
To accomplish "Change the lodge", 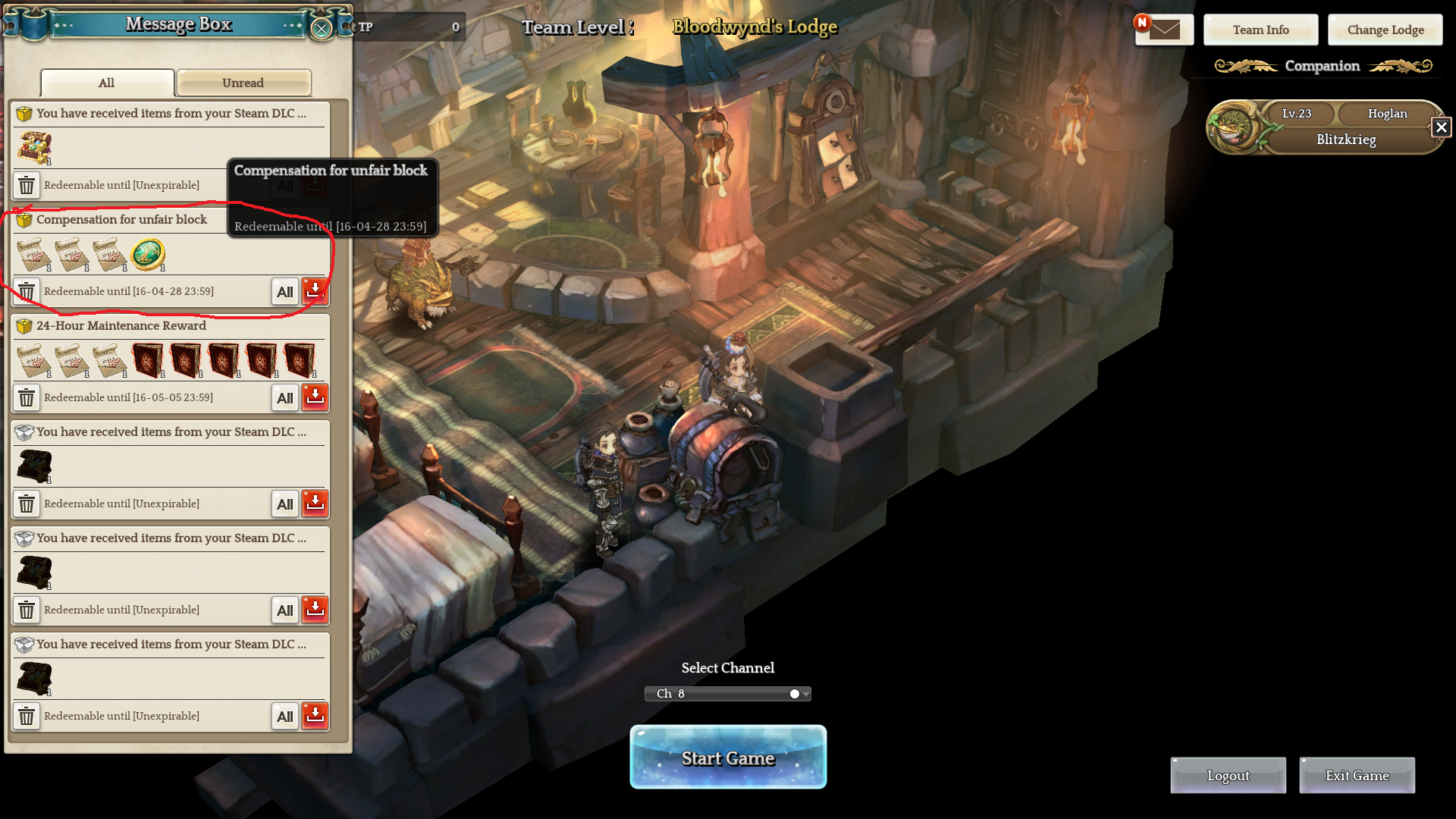I will 1385,30.
